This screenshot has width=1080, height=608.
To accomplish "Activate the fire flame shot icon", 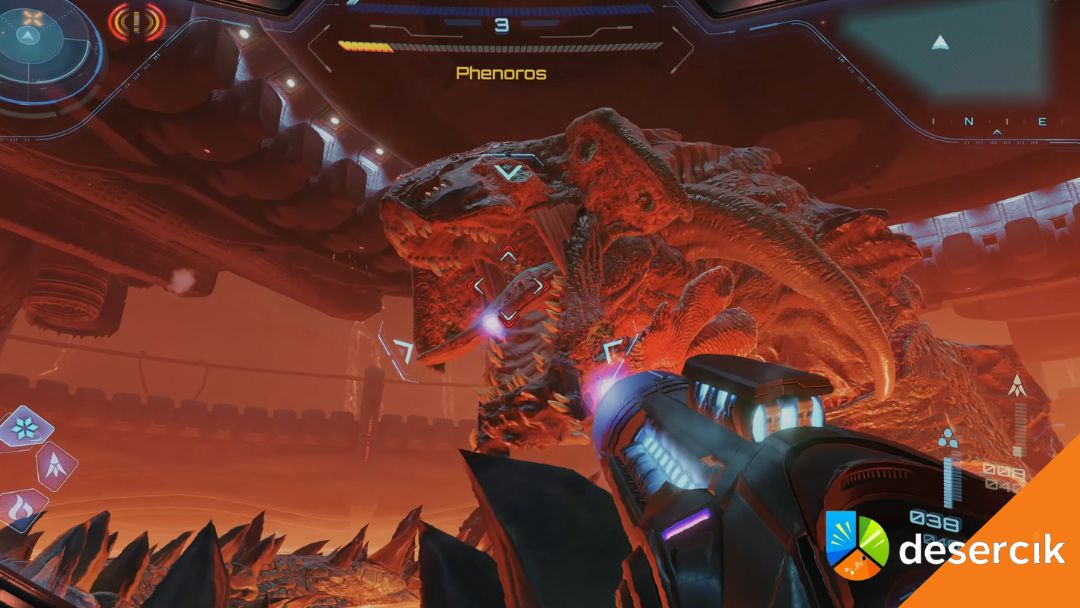I will click(20, 509).
